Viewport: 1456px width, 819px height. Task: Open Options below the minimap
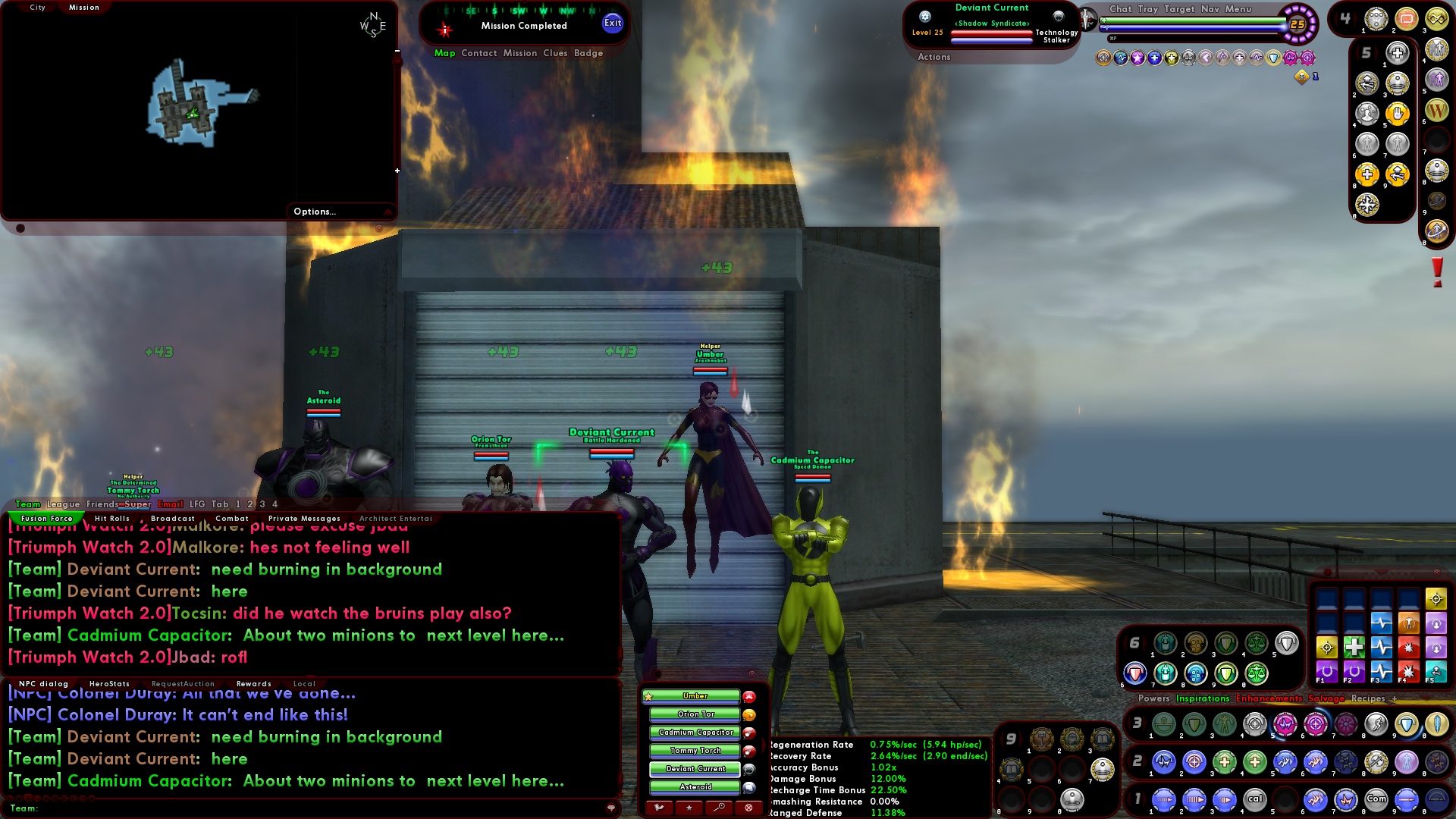pos(313,212)
